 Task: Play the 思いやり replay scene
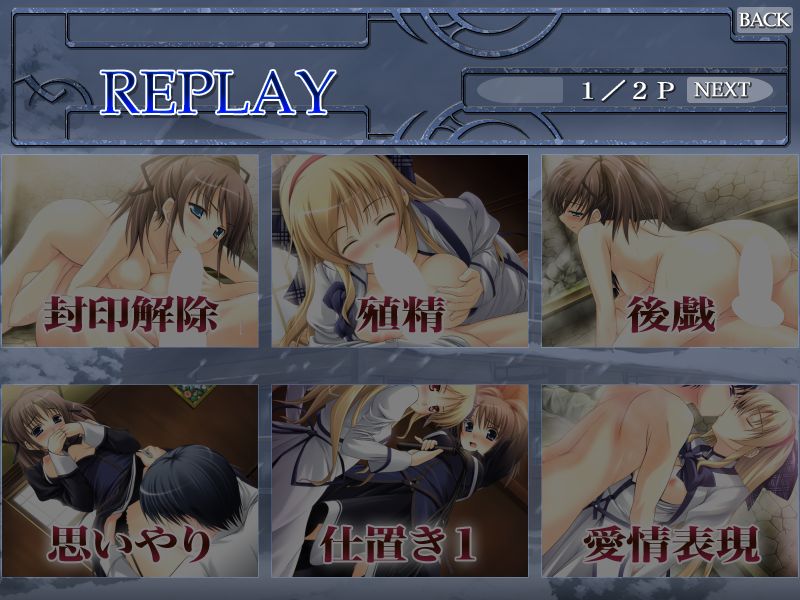click(130, 481)
